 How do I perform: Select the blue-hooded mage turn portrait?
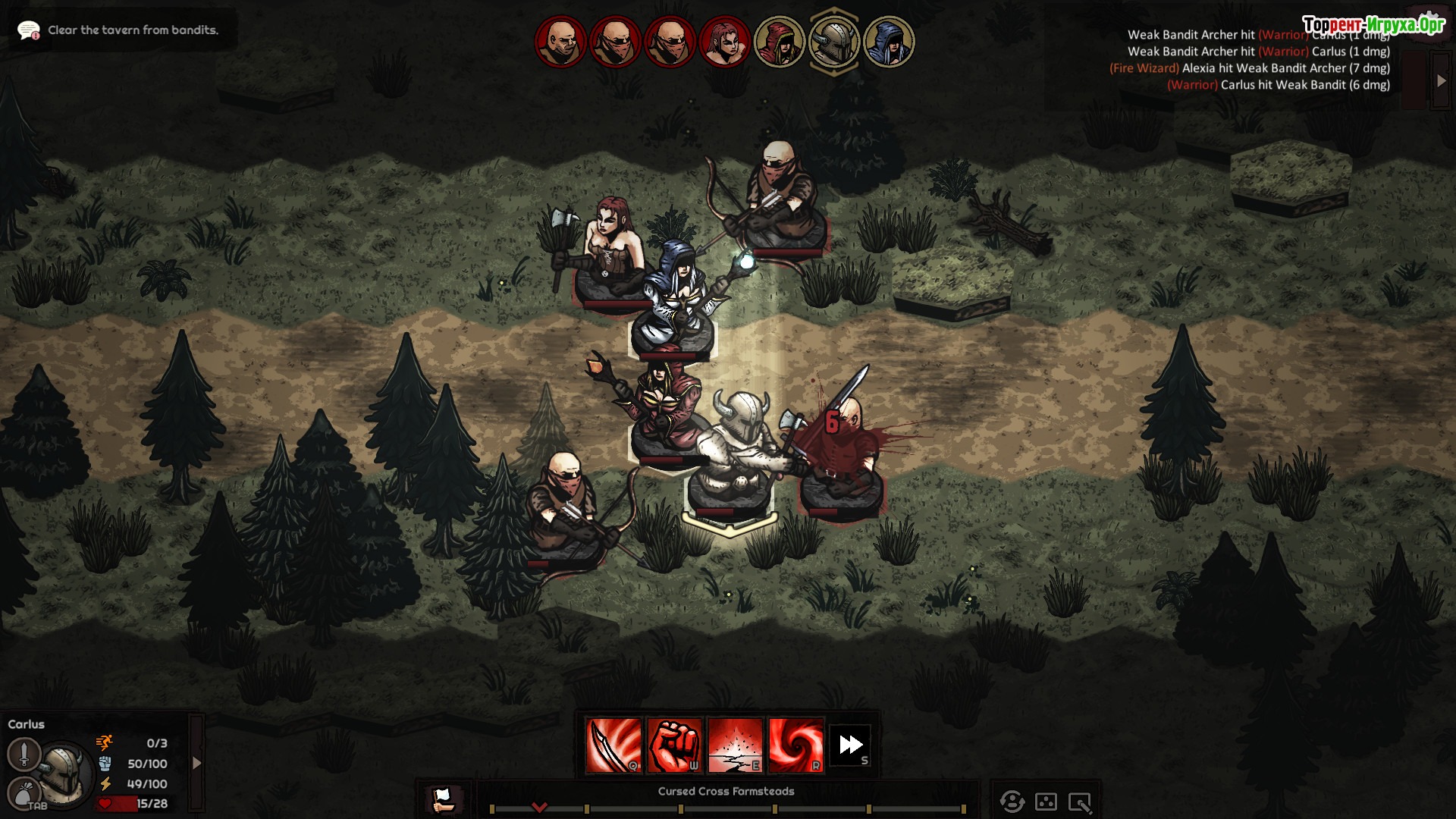pos(888,42)
